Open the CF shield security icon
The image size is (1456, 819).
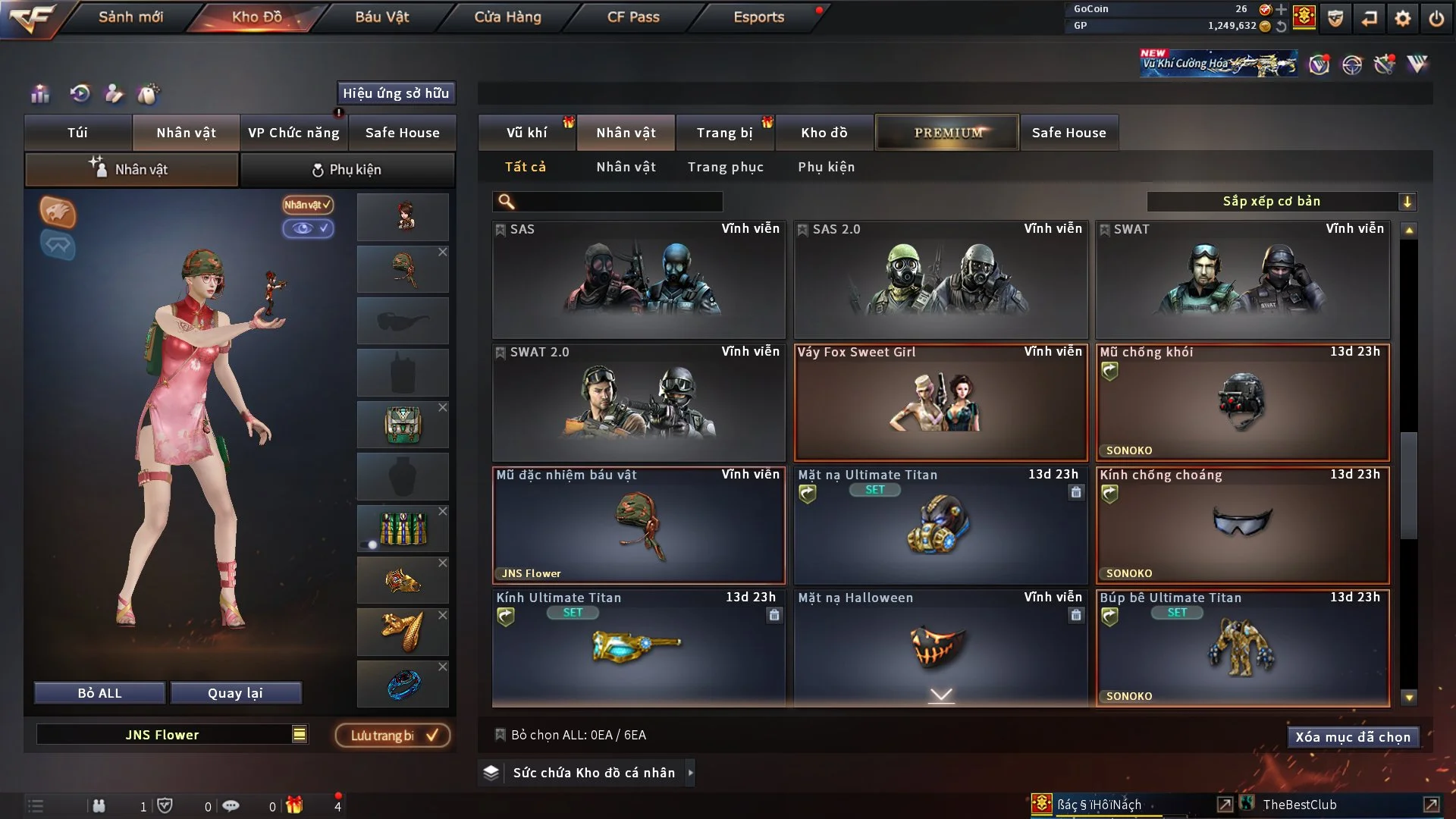pos(1335,18)
